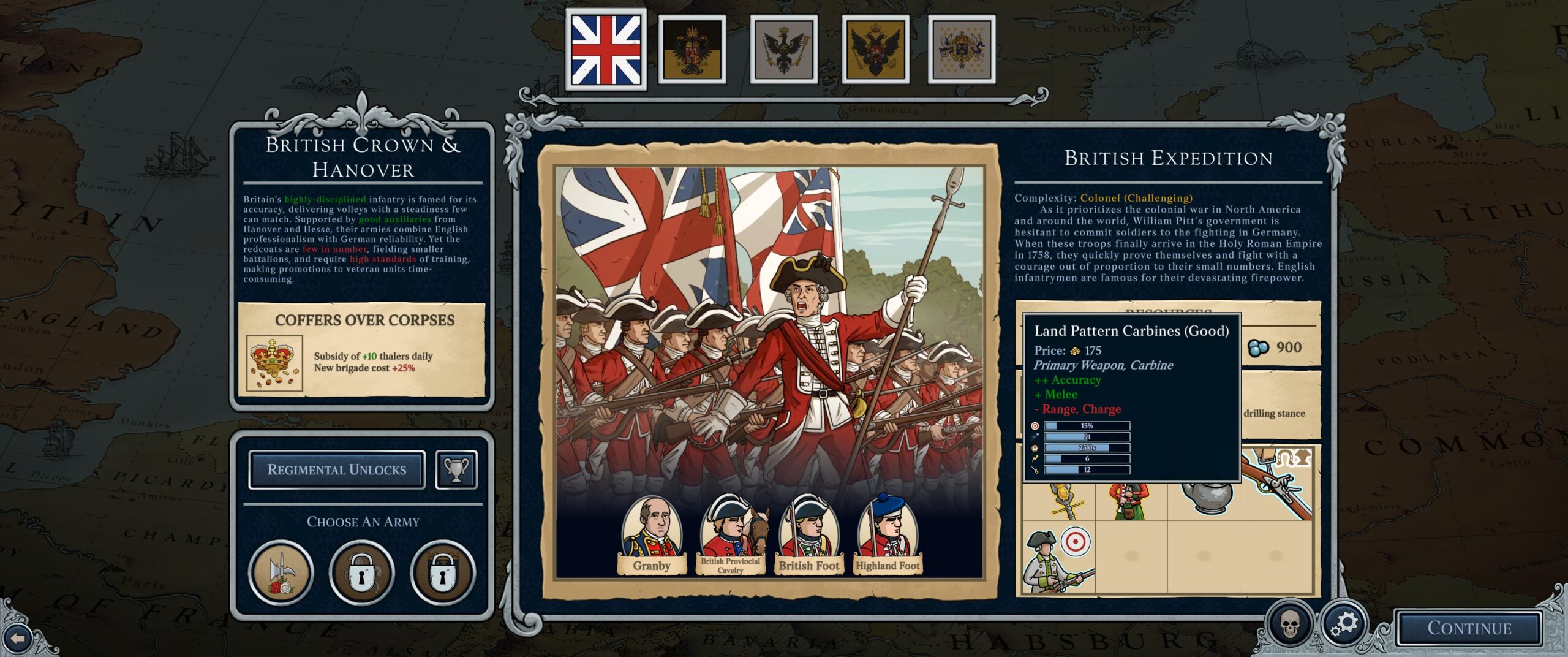
Task: Open the Regimental Unlocks screen
Action: tap(337, 470)
